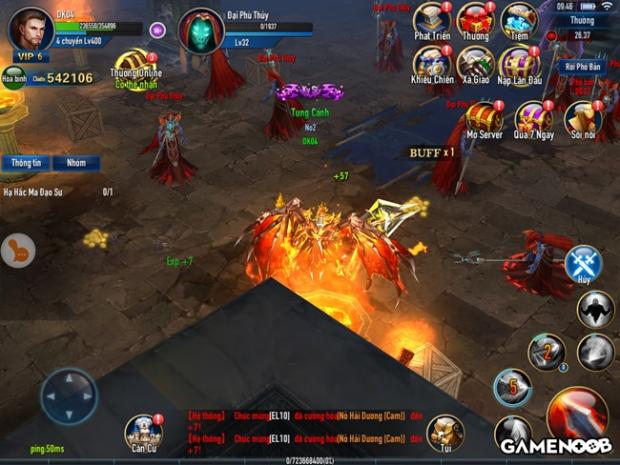Open the Quà 7 Ngày reward

[x=533, y=118]
